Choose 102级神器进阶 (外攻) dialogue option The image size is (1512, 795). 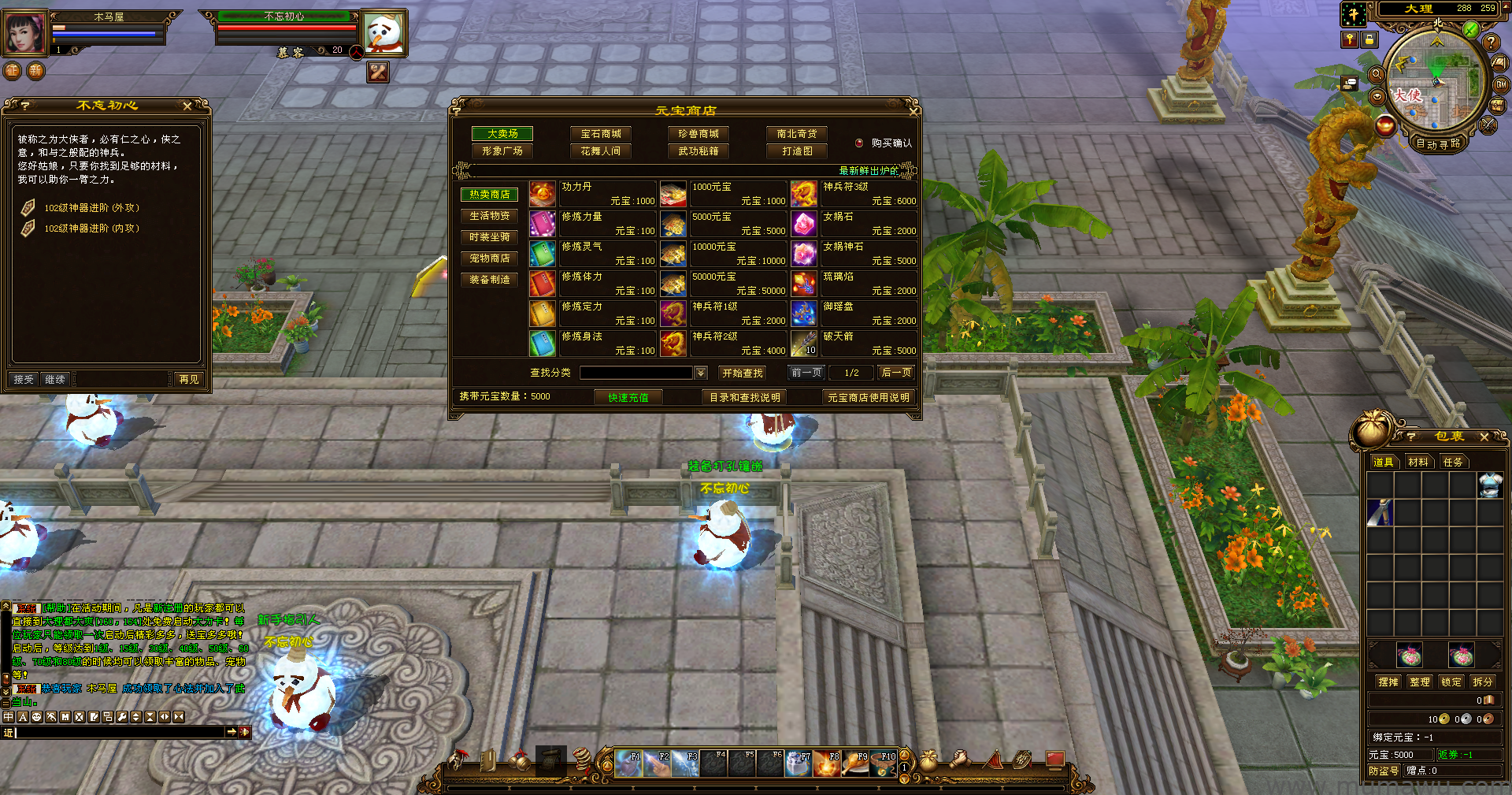pos(91,208)
